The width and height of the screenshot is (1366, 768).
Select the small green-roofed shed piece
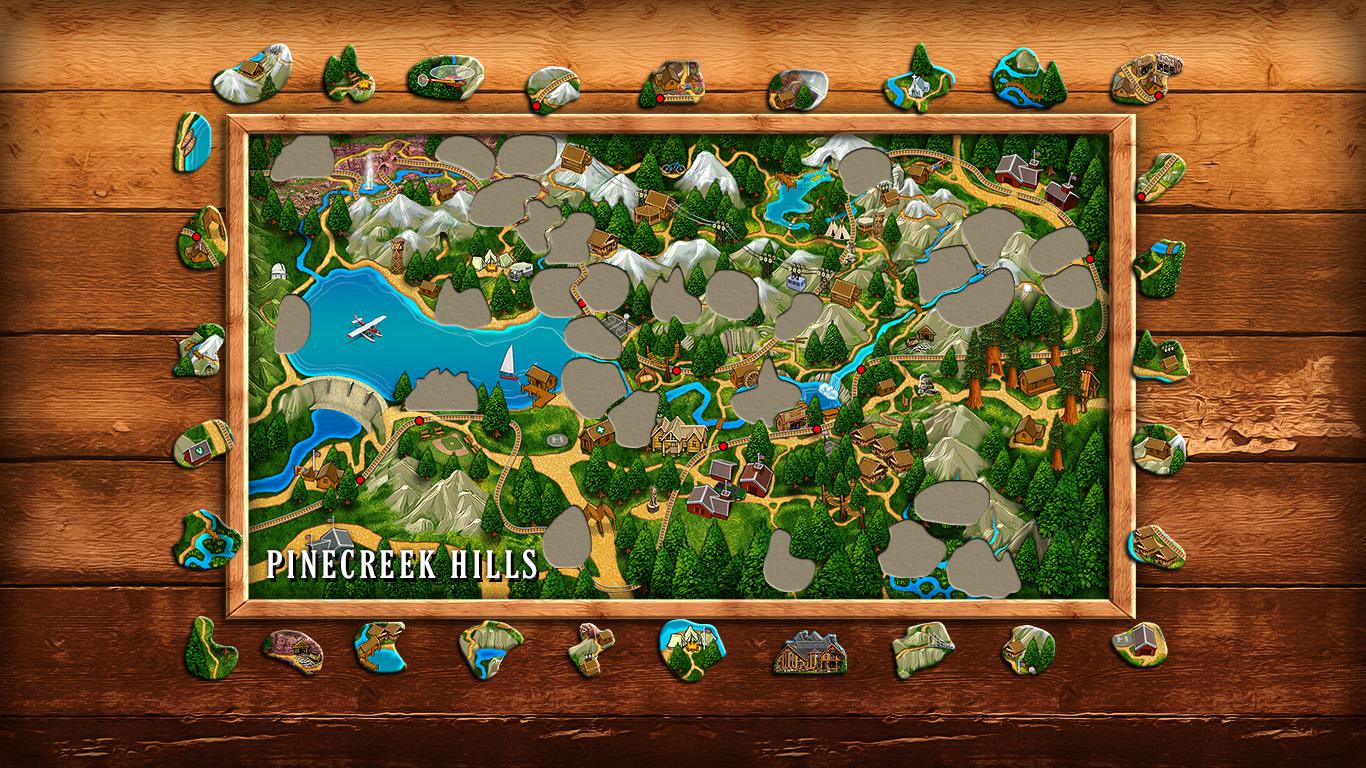coord(203,444)
